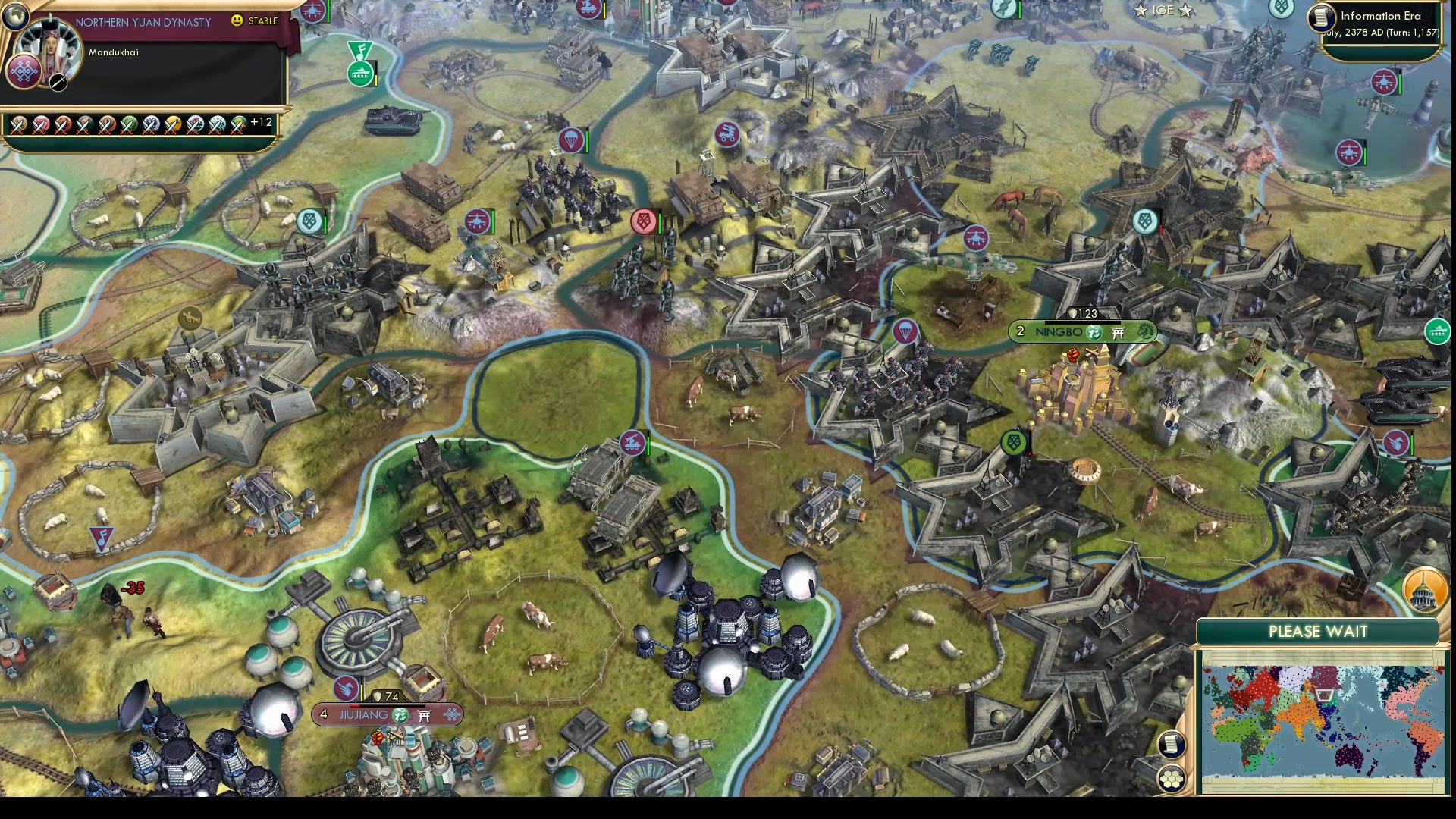Open the notification log scroll icon above minimap
The width and height of the screenshot is (1456, 819).
click(1171, 743)
